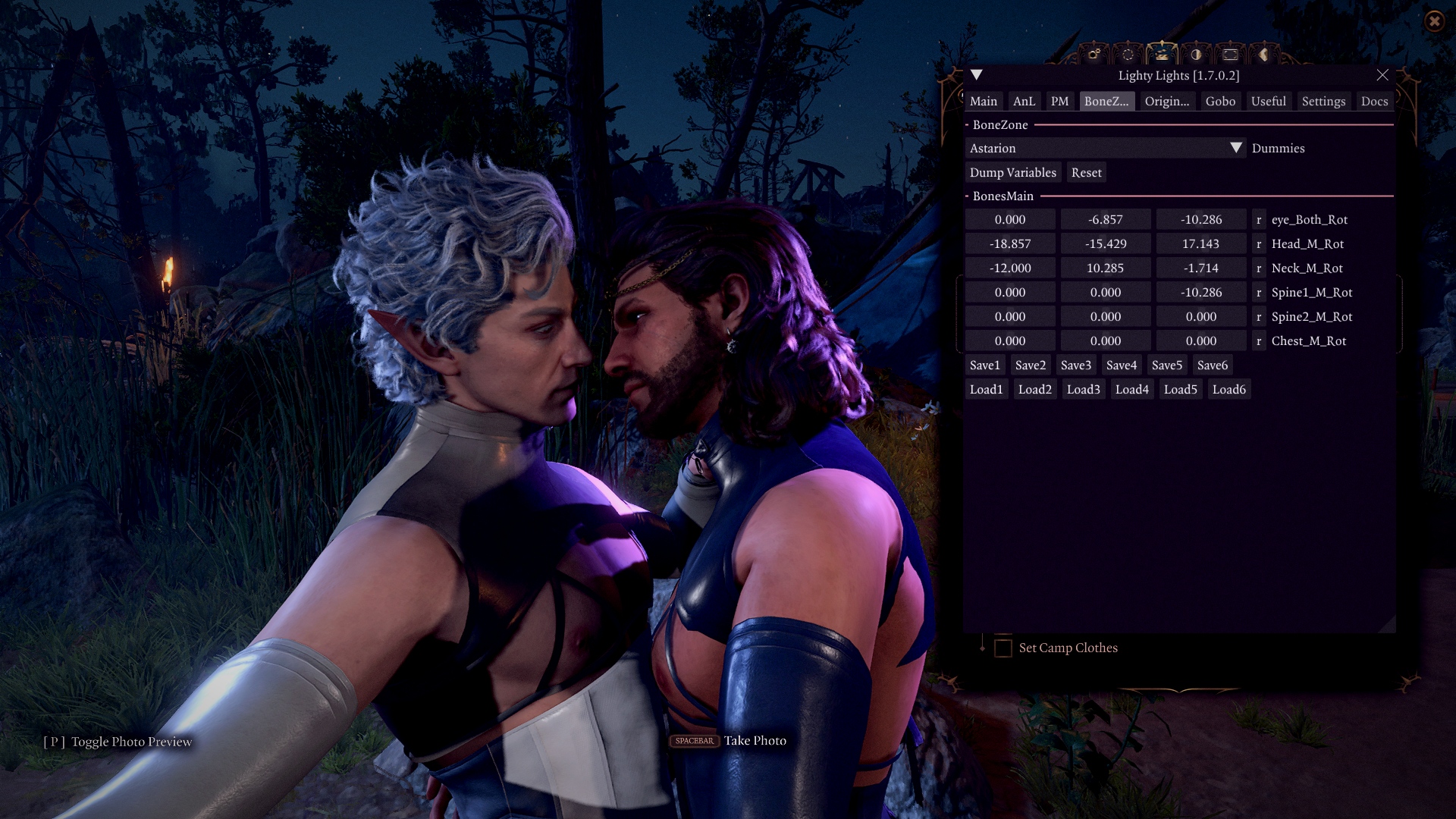Open the Useful tab
This screenshot has height=819, width=1456.
[x=1268, y=101]
